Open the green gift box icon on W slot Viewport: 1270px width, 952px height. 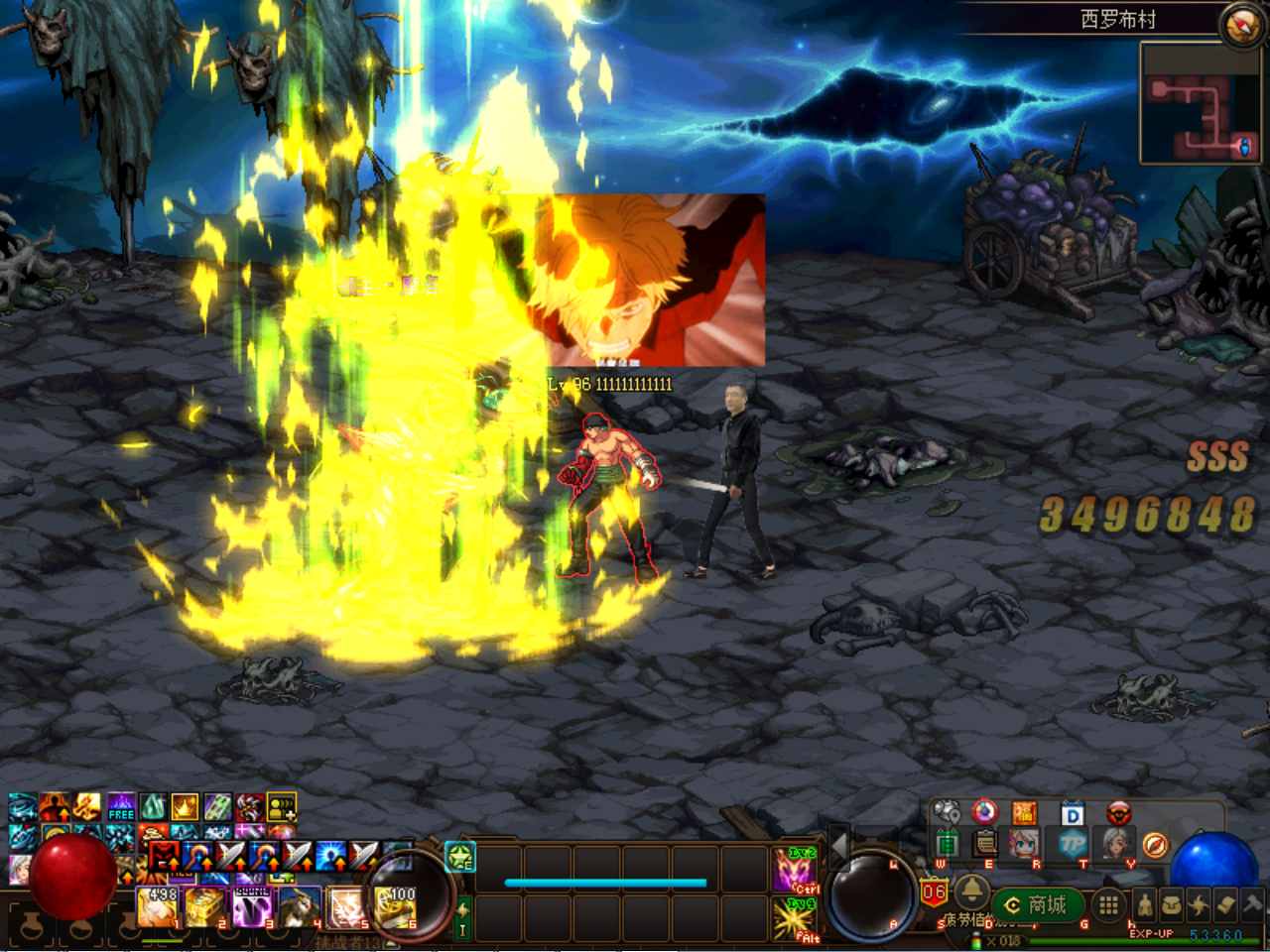[x=947, y=842]
